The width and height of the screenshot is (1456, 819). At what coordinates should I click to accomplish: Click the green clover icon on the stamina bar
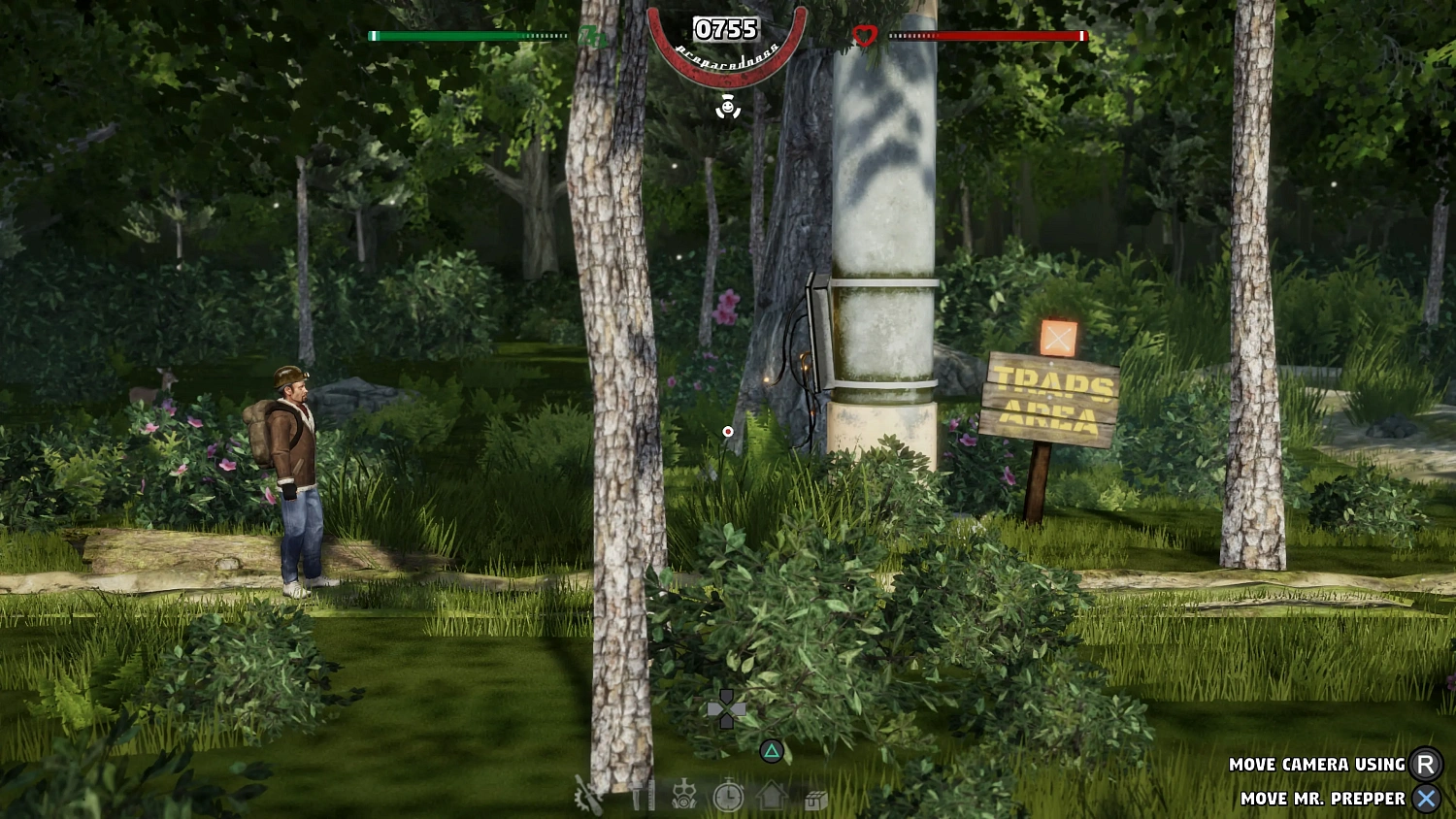pos(592,38)
